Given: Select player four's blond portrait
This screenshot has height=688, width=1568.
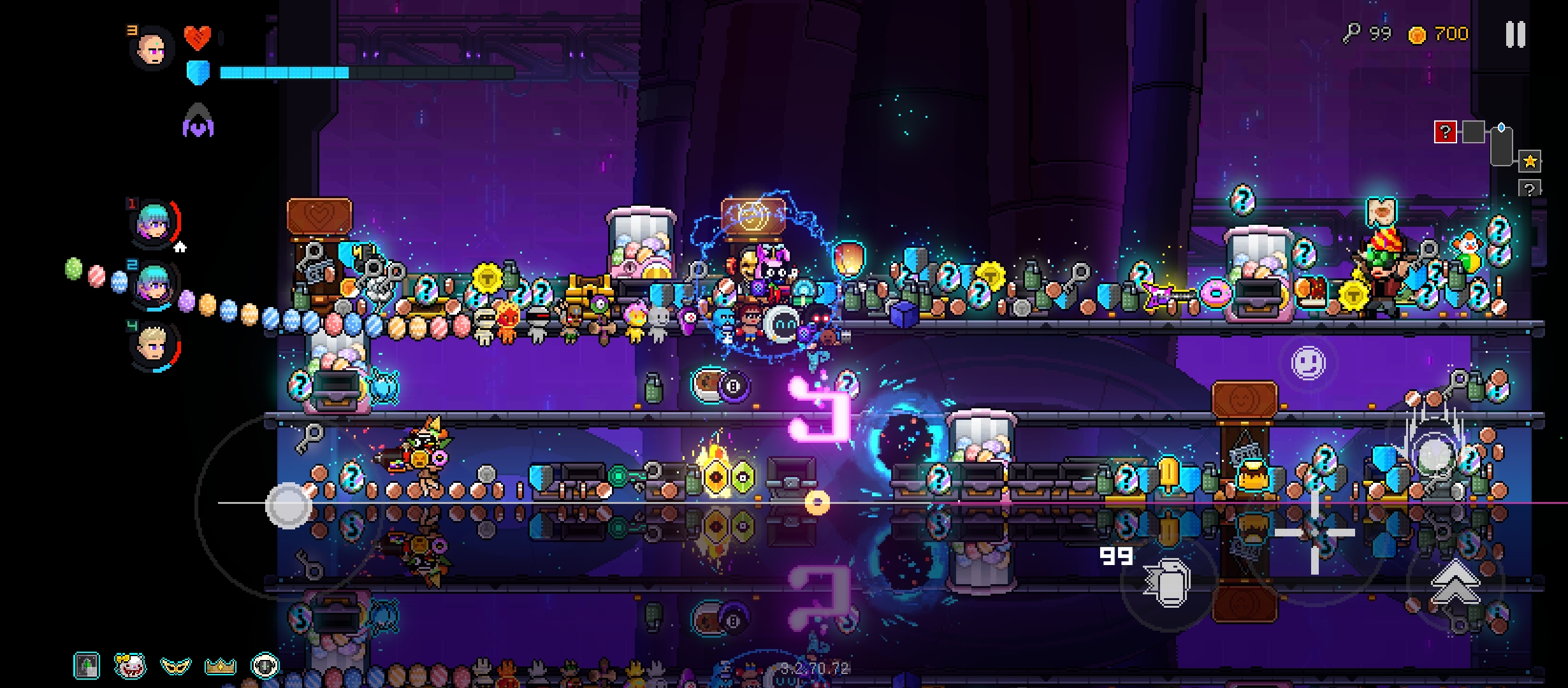Looking at the screenshot, I should pos(154,346).
